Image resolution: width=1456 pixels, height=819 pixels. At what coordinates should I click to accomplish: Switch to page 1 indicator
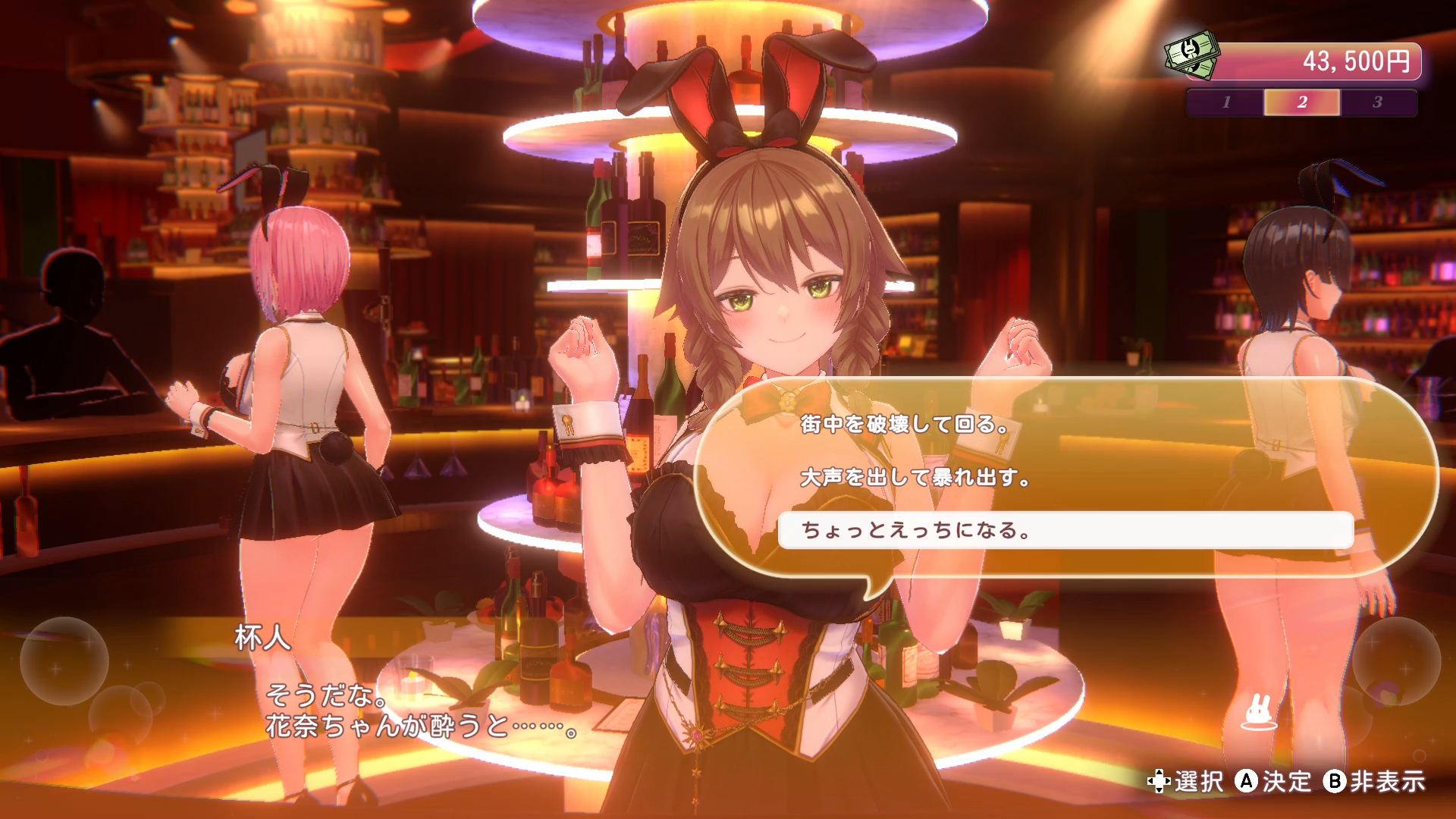point(1226,103)
